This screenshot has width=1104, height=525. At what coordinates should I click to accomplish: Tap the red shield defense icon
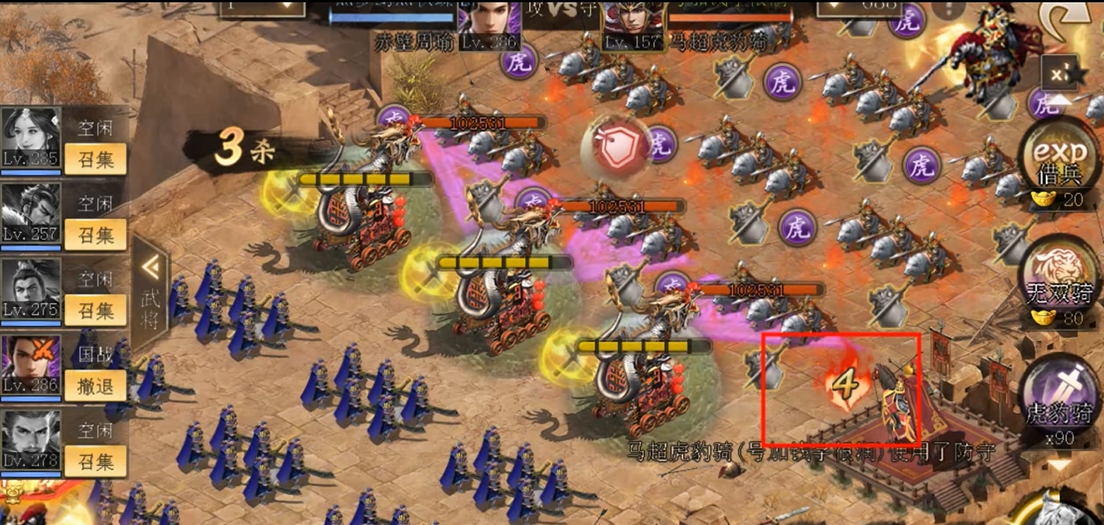click(x=610, y=147)
